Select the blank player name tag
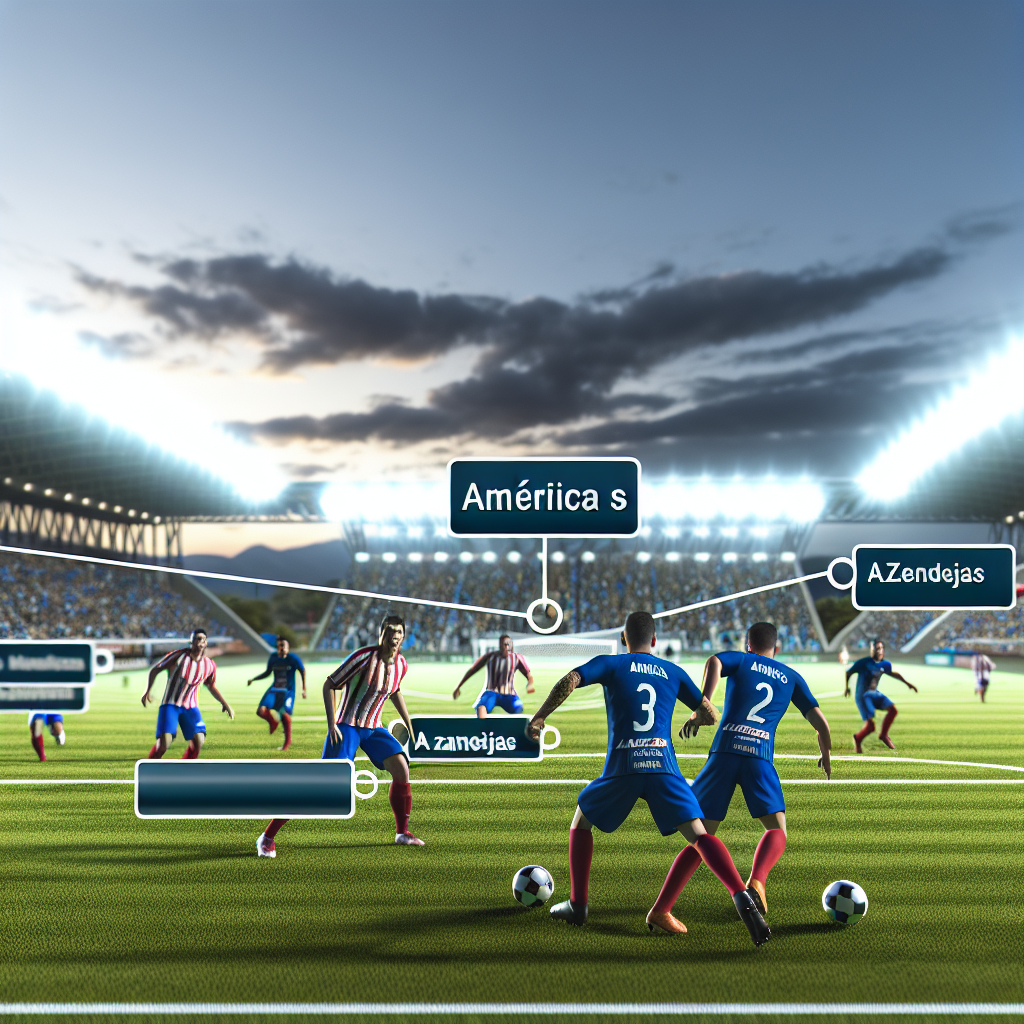The width and height of the screenshot is (1024, 1024). coord(244,788)
